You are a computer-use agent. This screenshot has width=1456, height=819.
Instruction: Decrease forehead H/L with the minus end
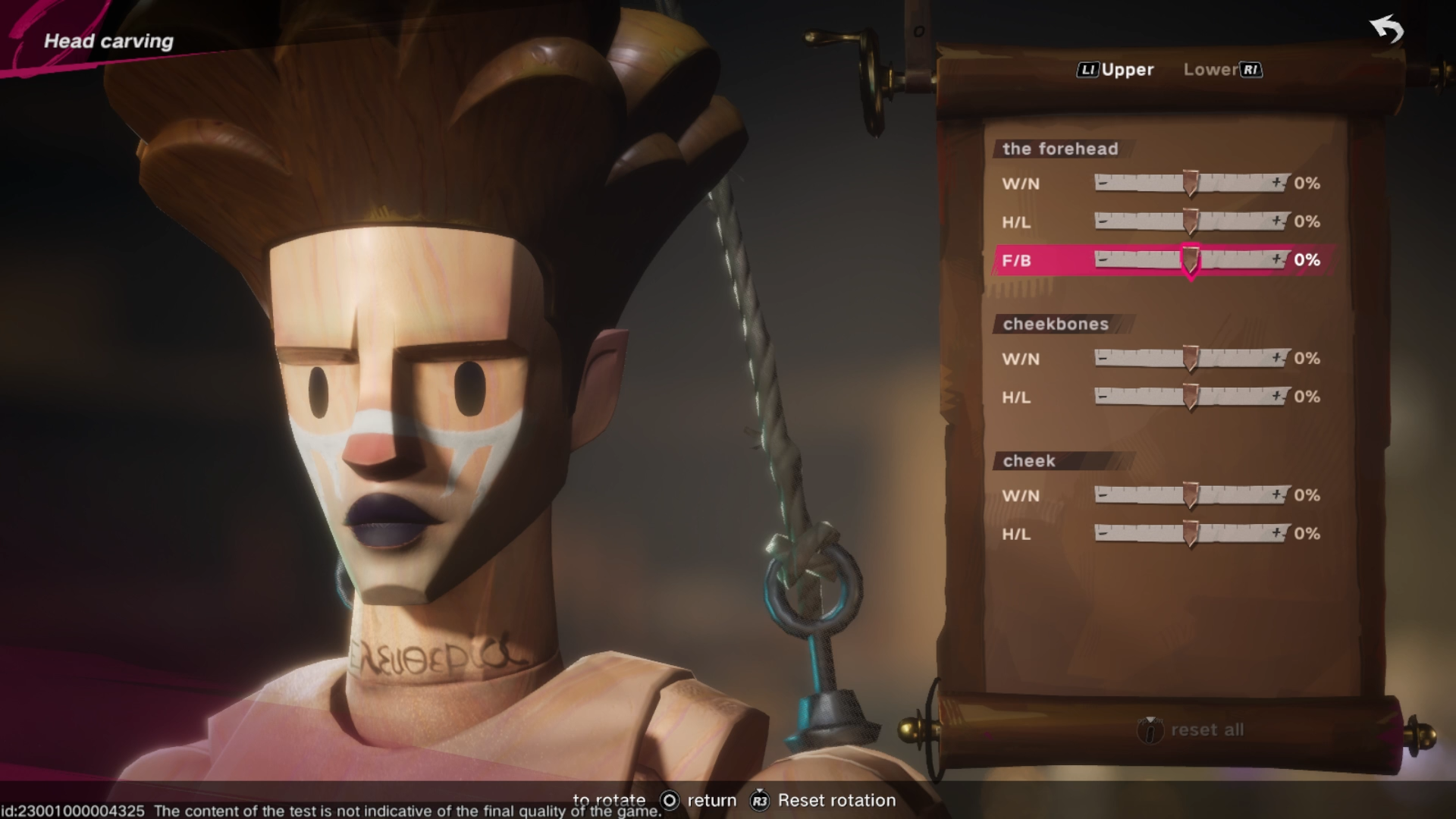tap(1103, 221)
